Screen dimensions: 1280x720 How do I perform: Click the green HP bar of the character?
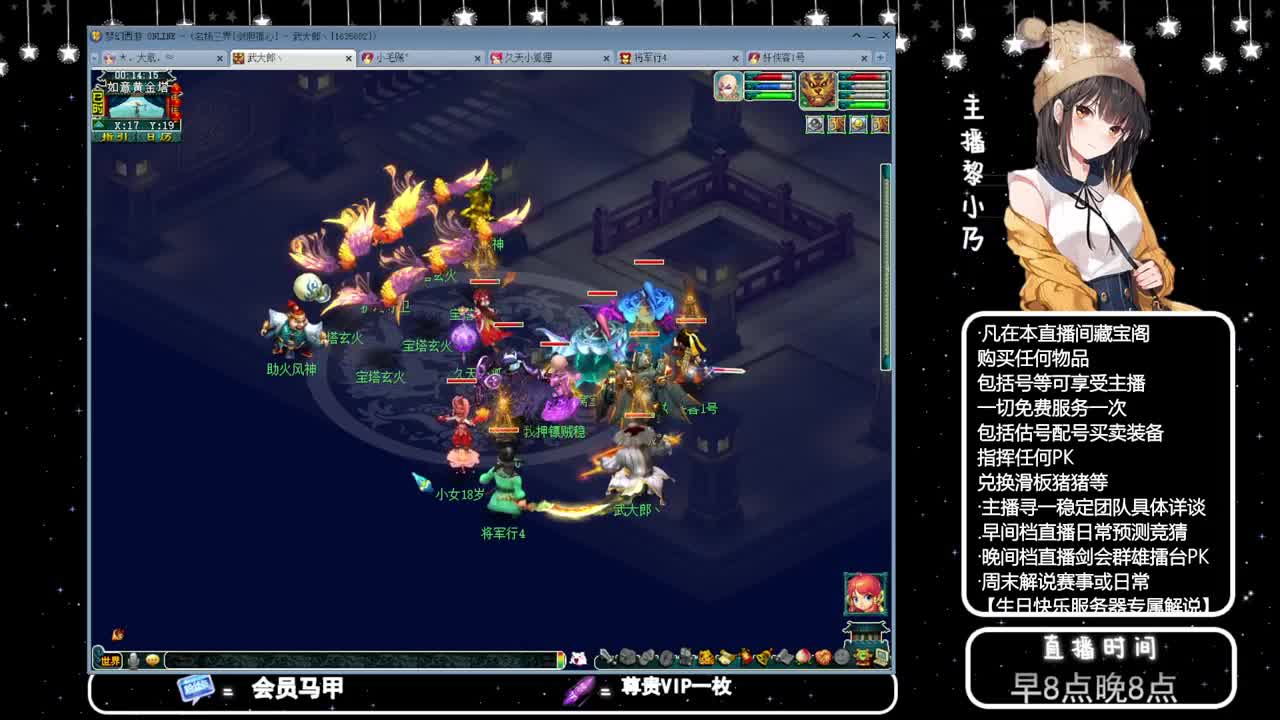(769, 95)
